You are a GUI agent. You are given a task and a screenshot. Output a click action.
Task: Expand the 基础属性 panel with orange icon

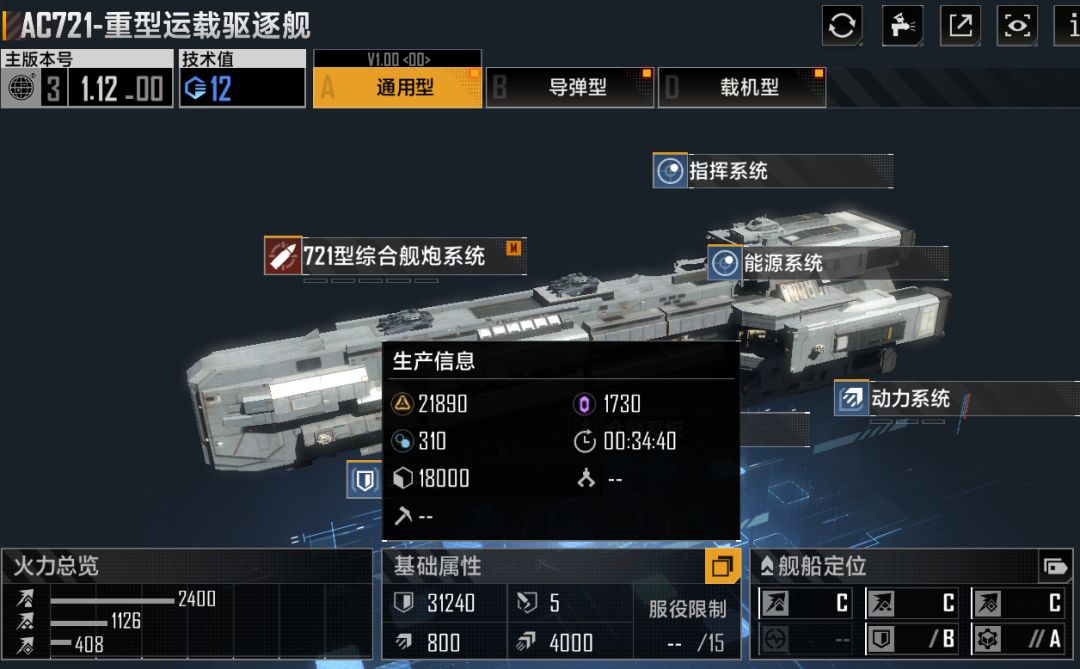pyautogui.click(x=721, y=567)
